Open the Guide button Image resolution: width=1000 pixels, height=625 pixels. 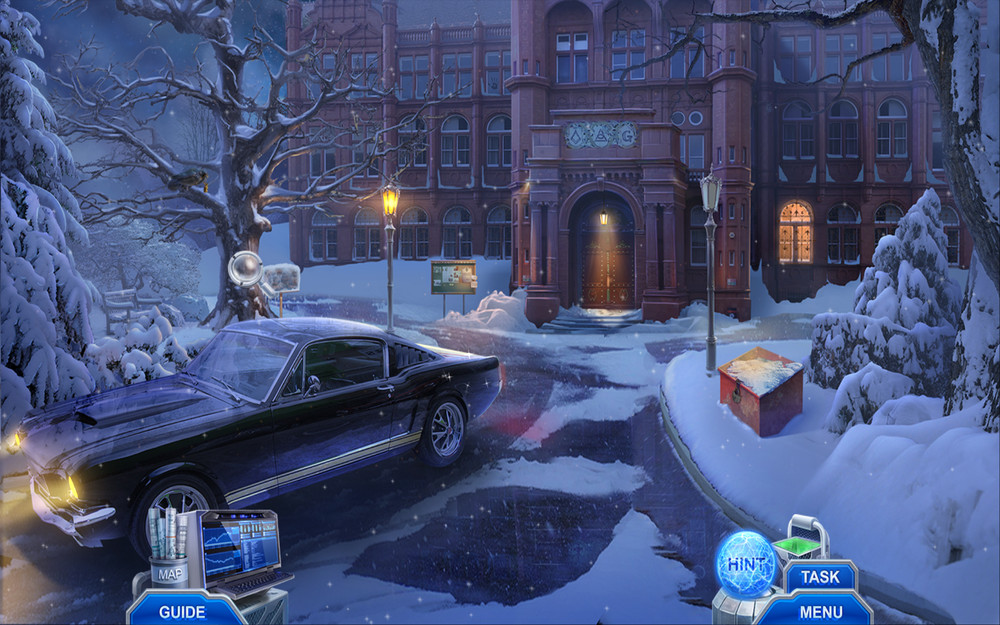click(182, 611)
